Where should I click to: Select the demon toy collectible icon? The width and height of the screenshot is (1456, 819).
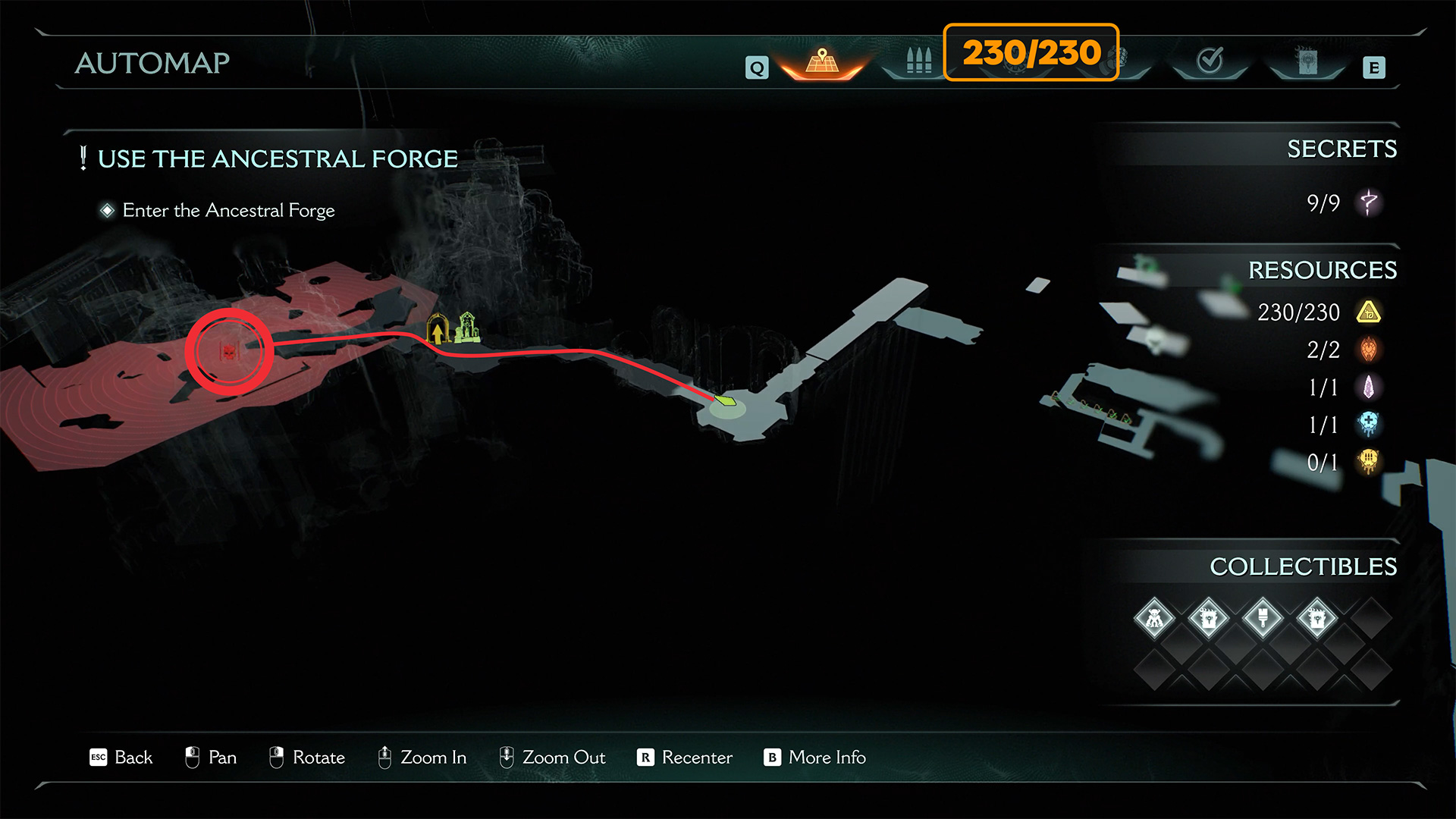tap(1154, 619)
